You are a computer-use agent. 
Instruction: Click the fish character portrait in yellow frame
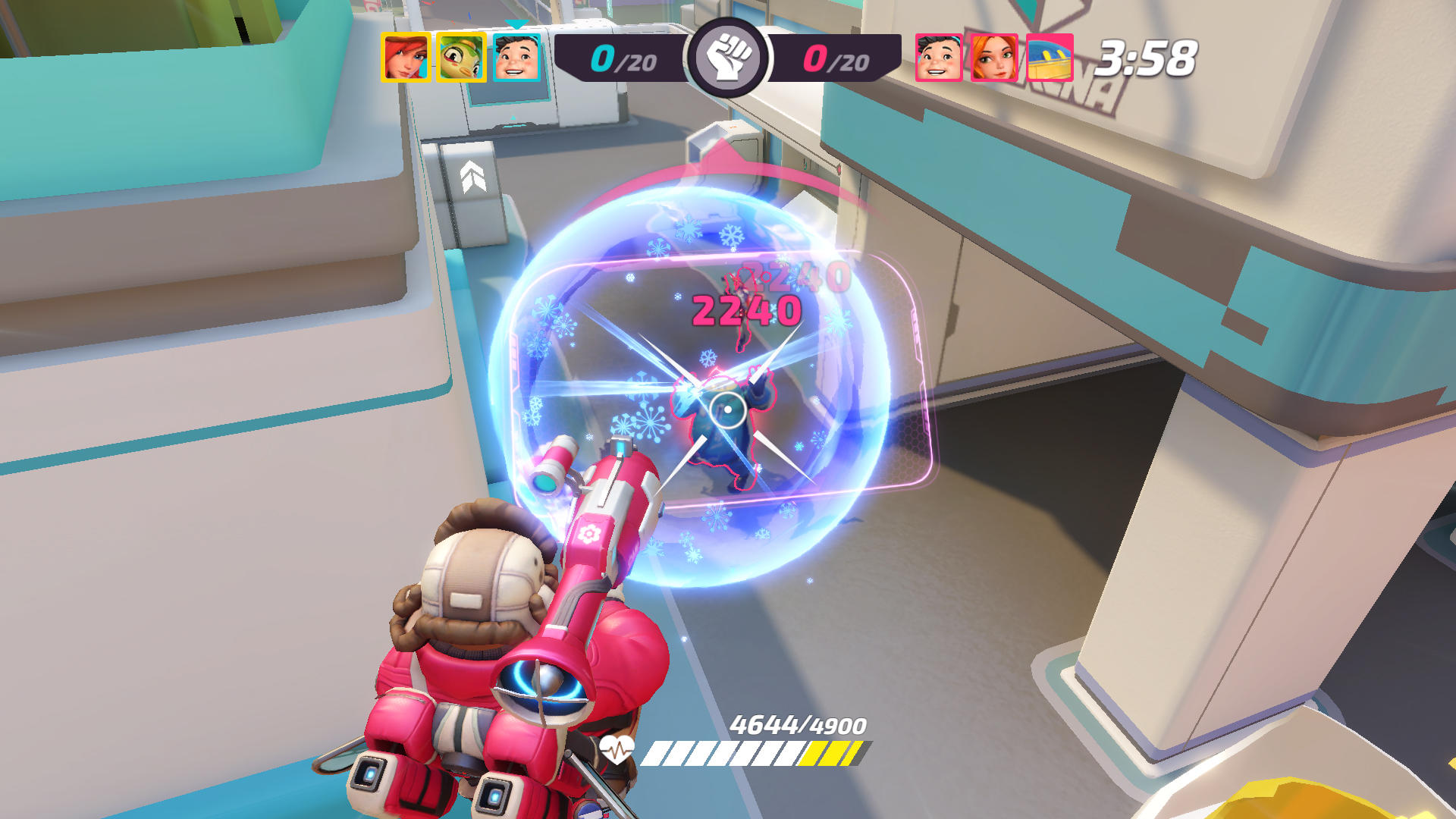click(460, 55)
